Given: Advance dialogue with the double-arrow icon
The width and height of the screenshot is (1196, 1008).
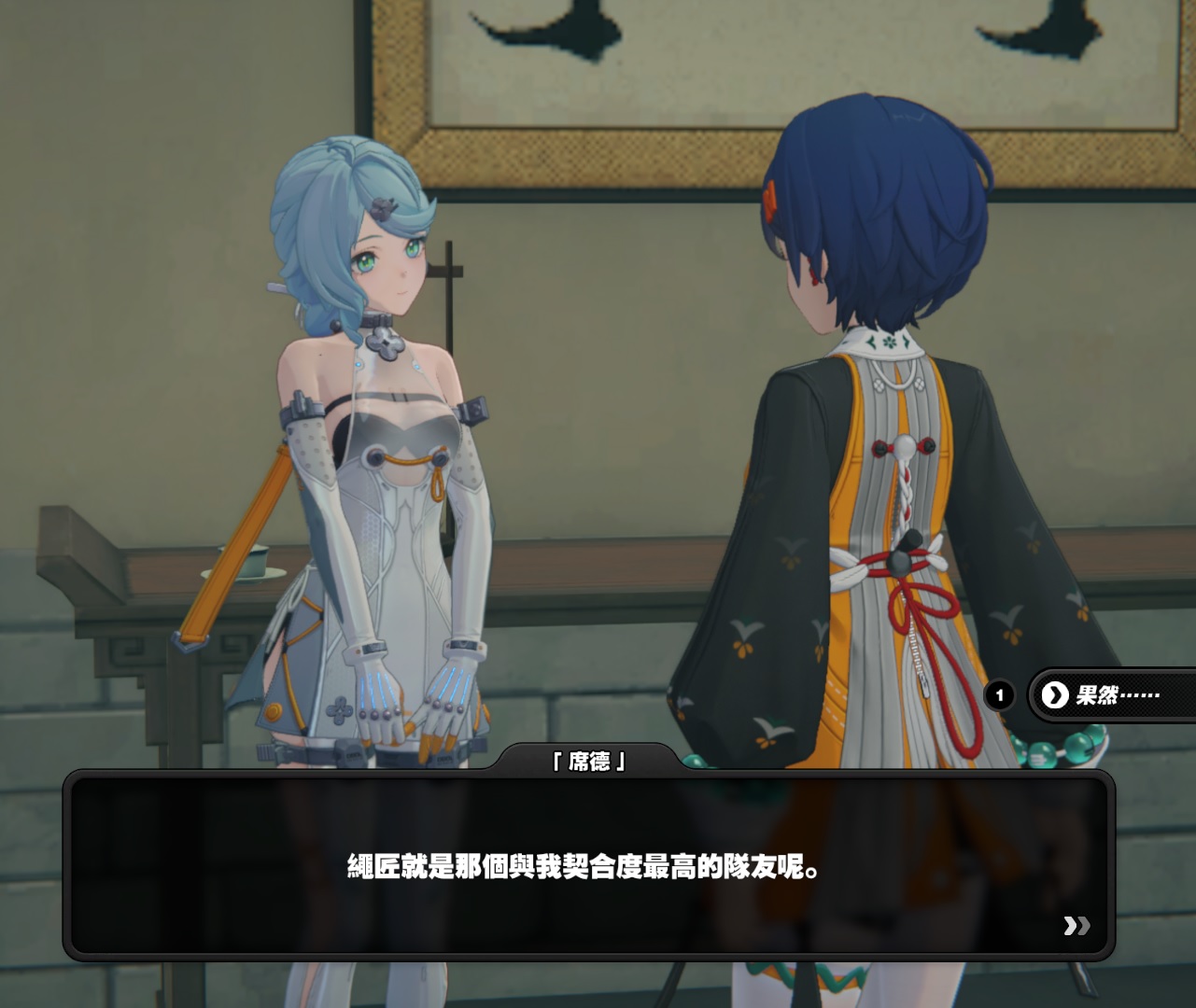Looking at the screenshot, I should (1076, 925).
